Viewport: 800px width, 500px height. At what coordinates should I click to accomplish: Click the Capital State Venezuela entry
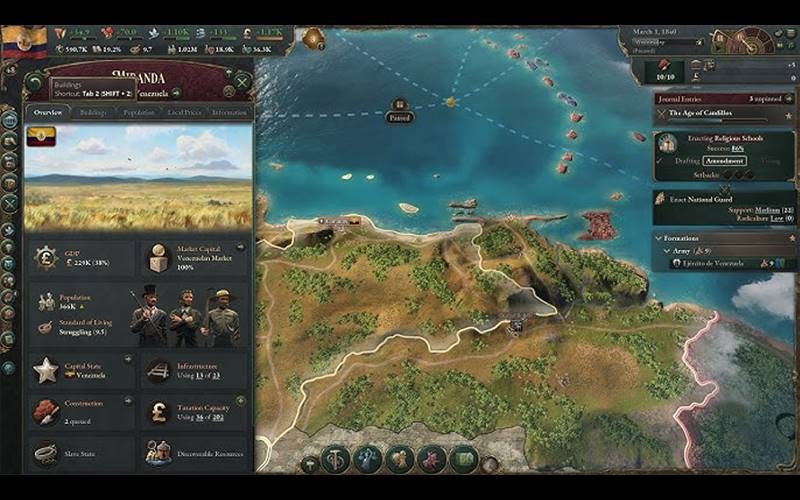(80, 371)
